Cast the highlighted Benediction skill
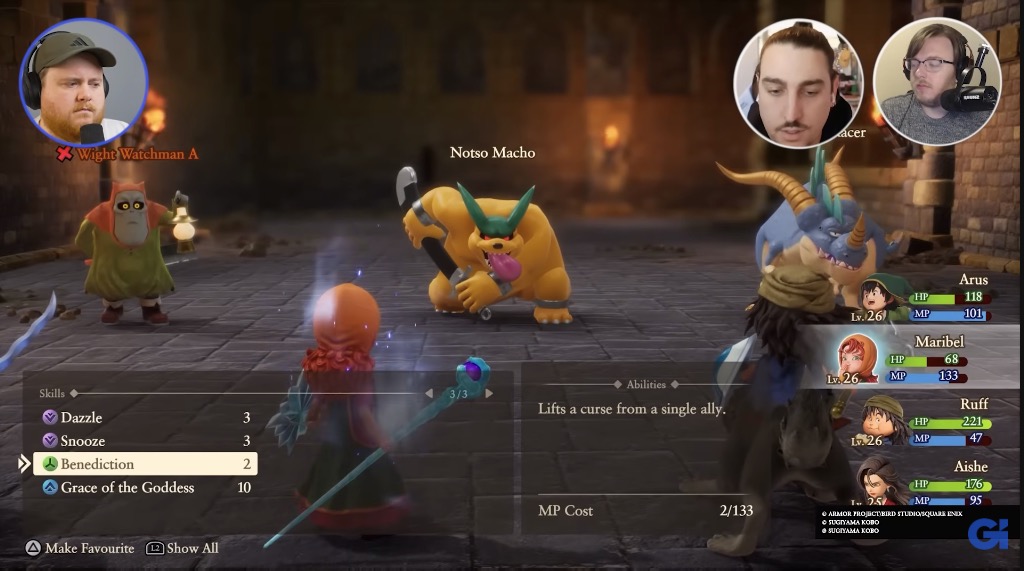The image size is (1024, 571). [145, 464]
